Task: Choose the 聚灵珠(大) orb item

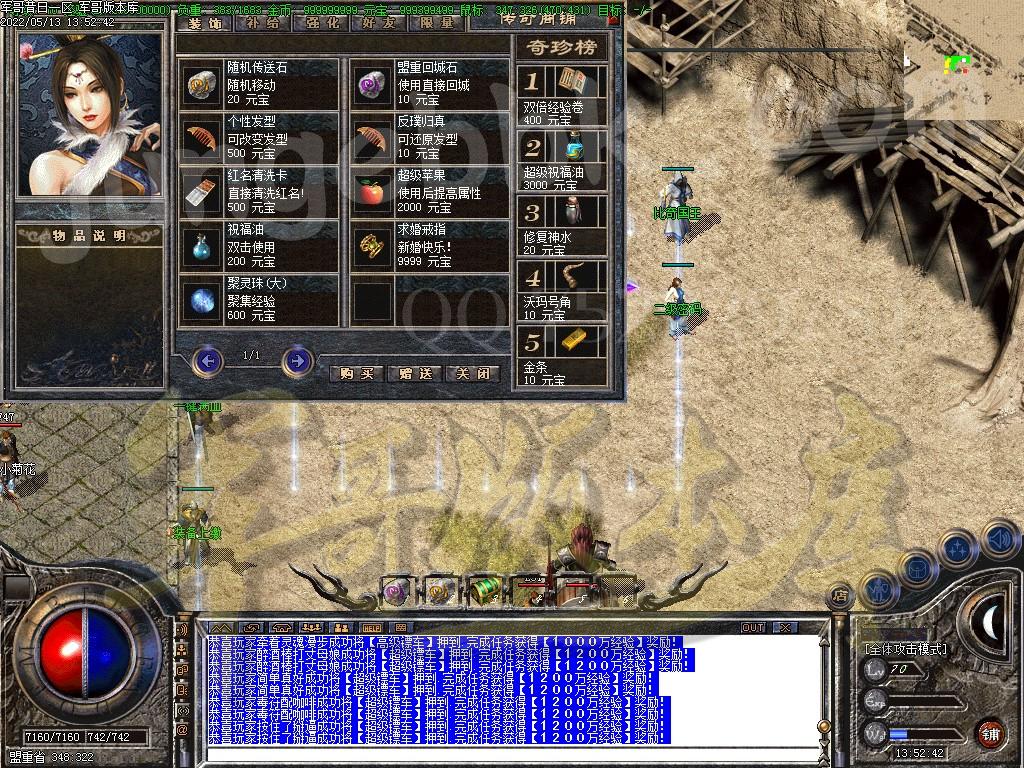Action: (x=202, y=300)
